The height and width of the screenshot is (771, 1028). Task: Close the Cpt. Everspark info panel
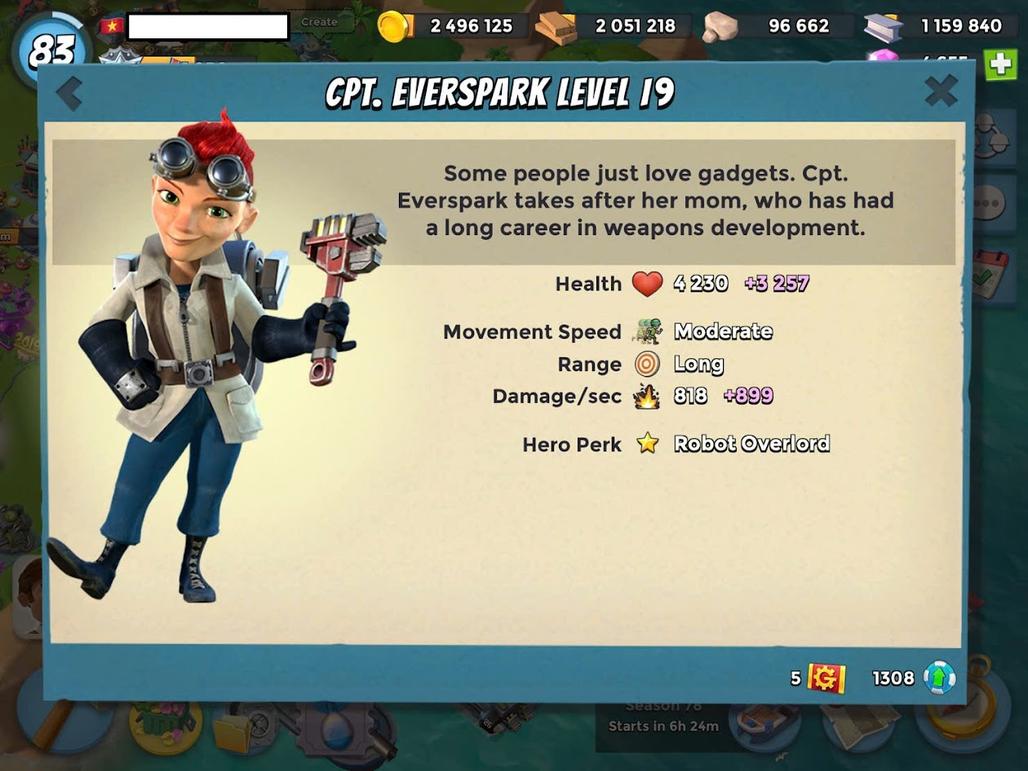(x=940, y=92)
